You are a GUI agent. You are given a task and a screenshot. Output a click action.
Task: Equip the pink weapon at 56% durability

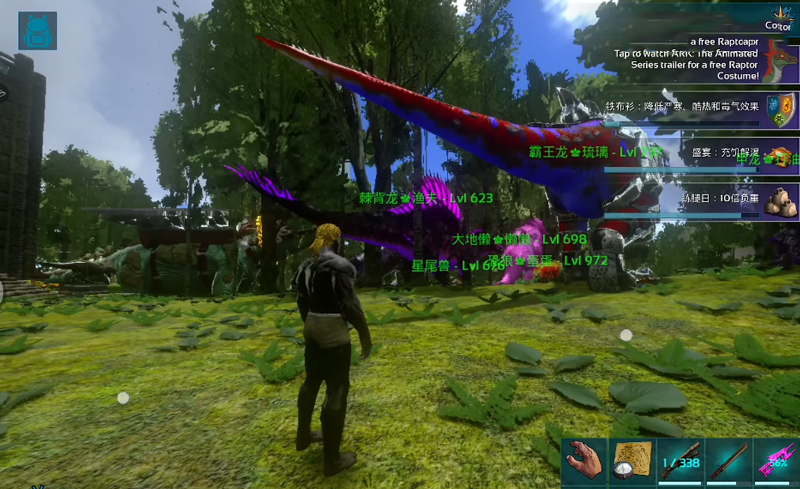(x=776, y=462)
